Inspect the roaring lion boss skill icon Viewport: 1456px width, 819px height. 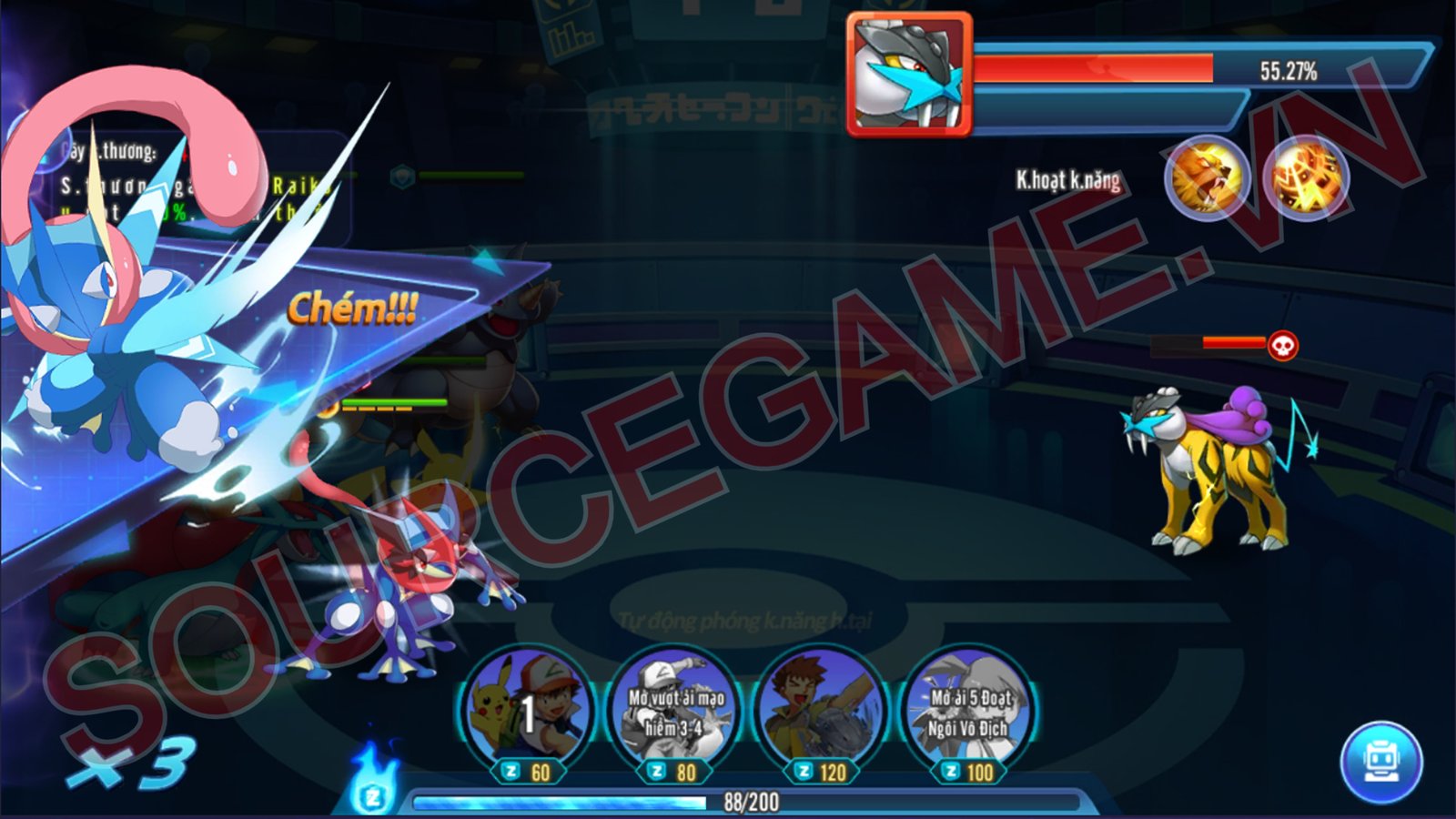(x=1207, y=177)
